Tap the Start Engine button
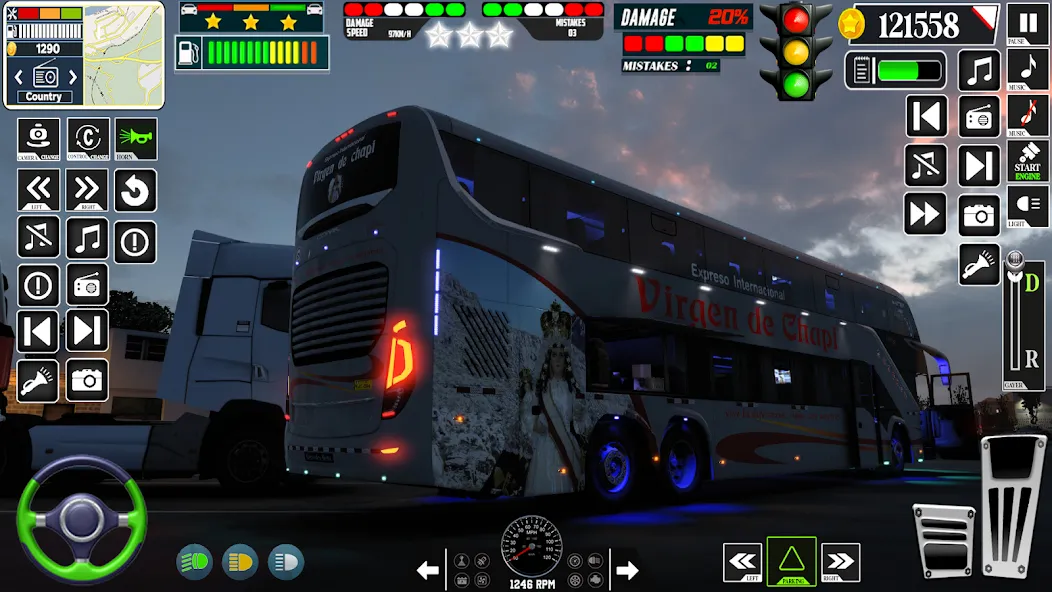Image resolution: width=1052 pixels, height=592 pixels. [1028, 161]
